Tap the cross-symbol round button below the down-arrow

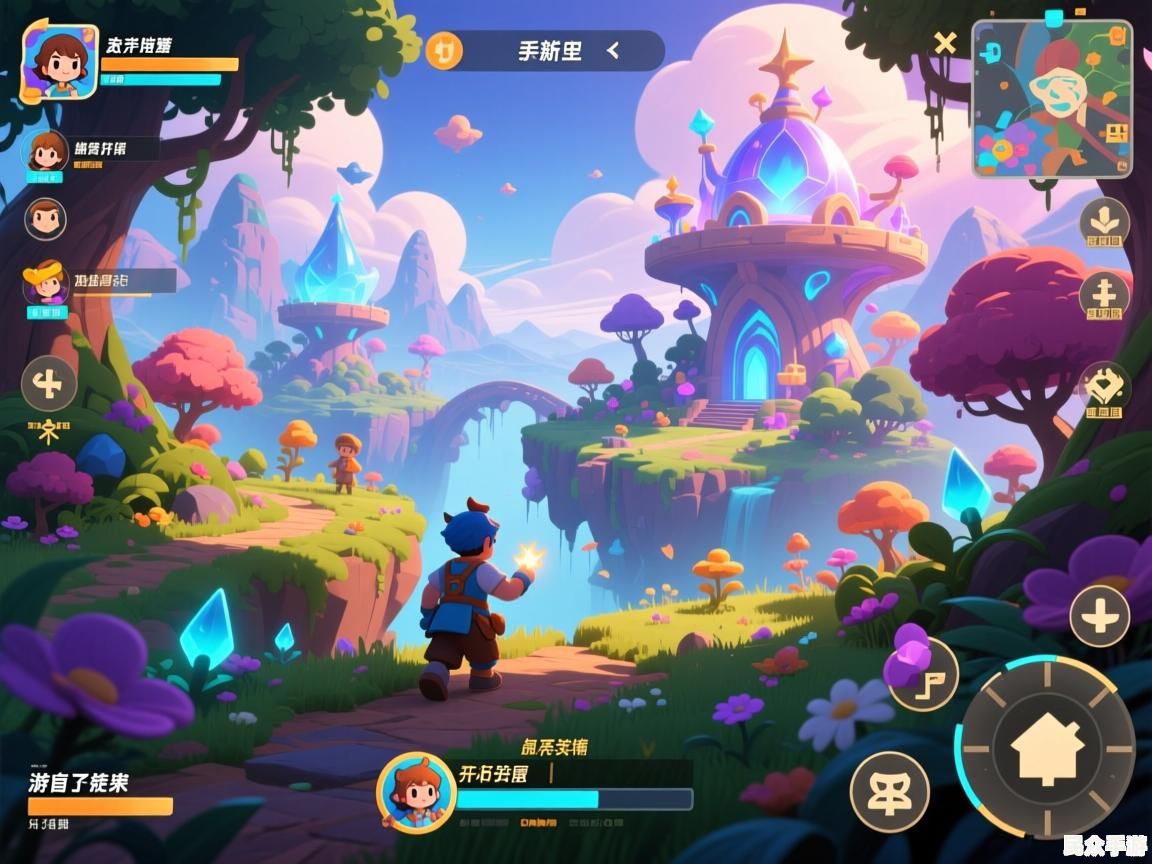pyautogui.click(x=1104, y=294)
